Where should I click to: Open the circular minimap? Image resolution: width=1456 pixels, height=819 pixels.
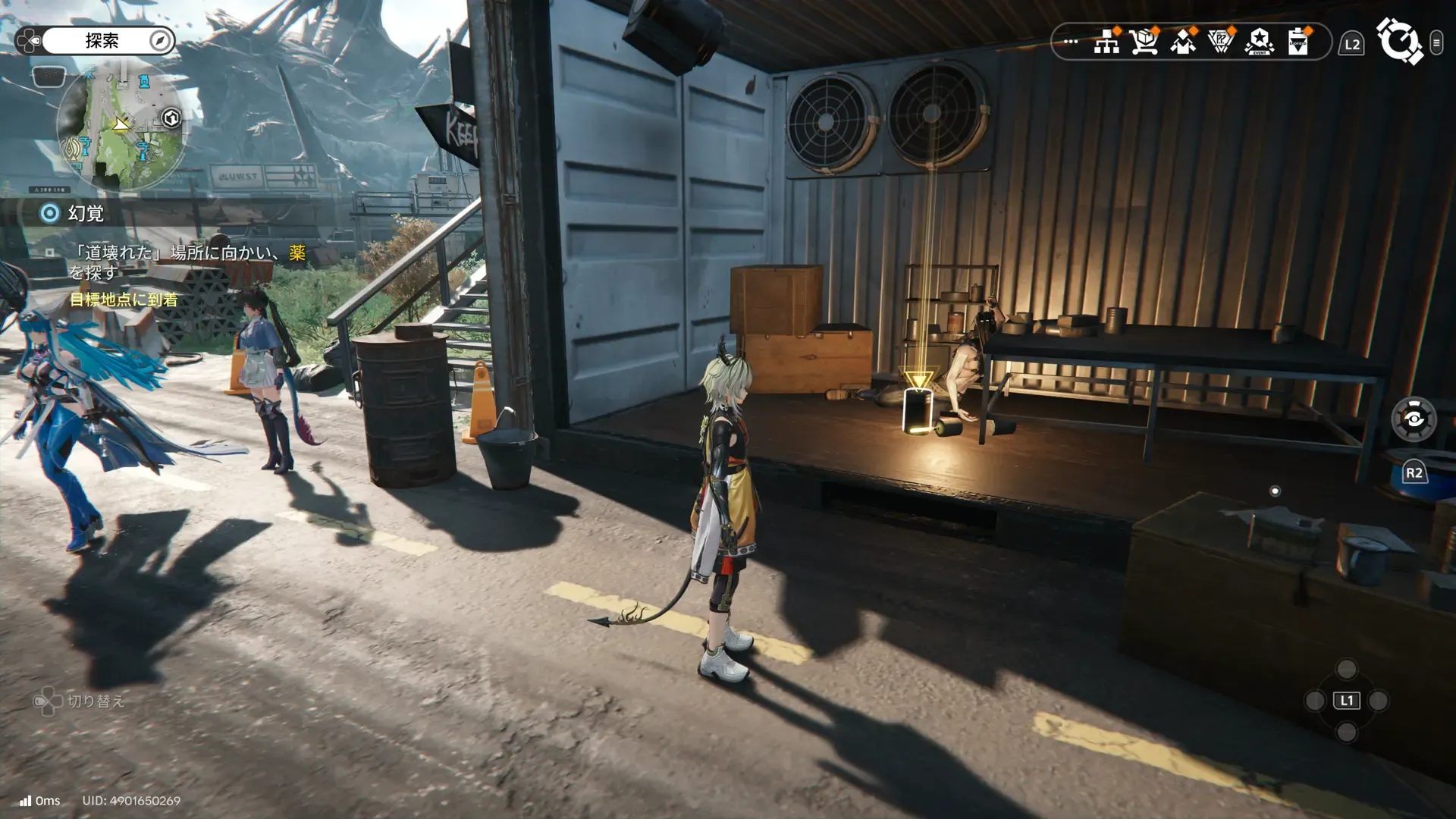(121, 130)
